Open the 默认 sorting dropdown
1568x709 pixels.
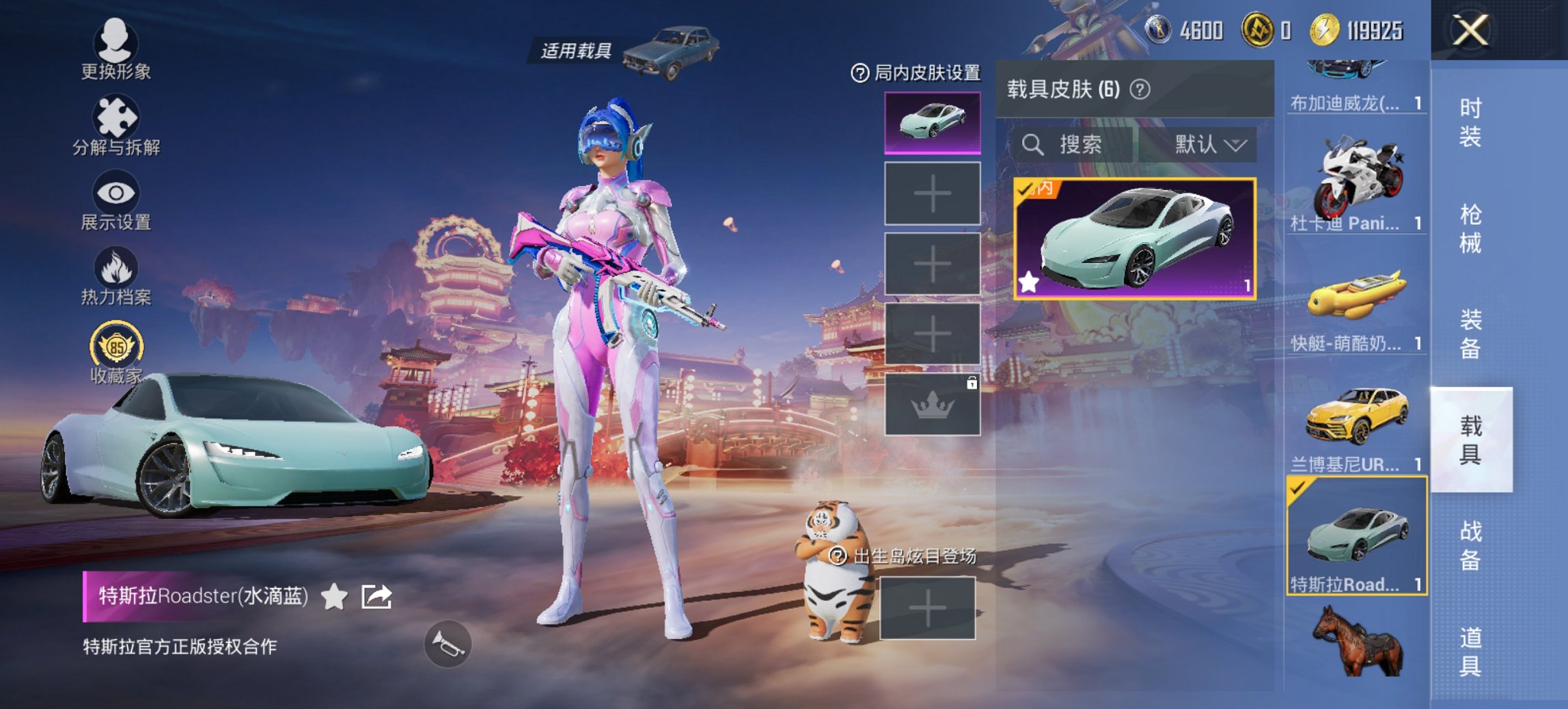click(x=1209, y=145)
